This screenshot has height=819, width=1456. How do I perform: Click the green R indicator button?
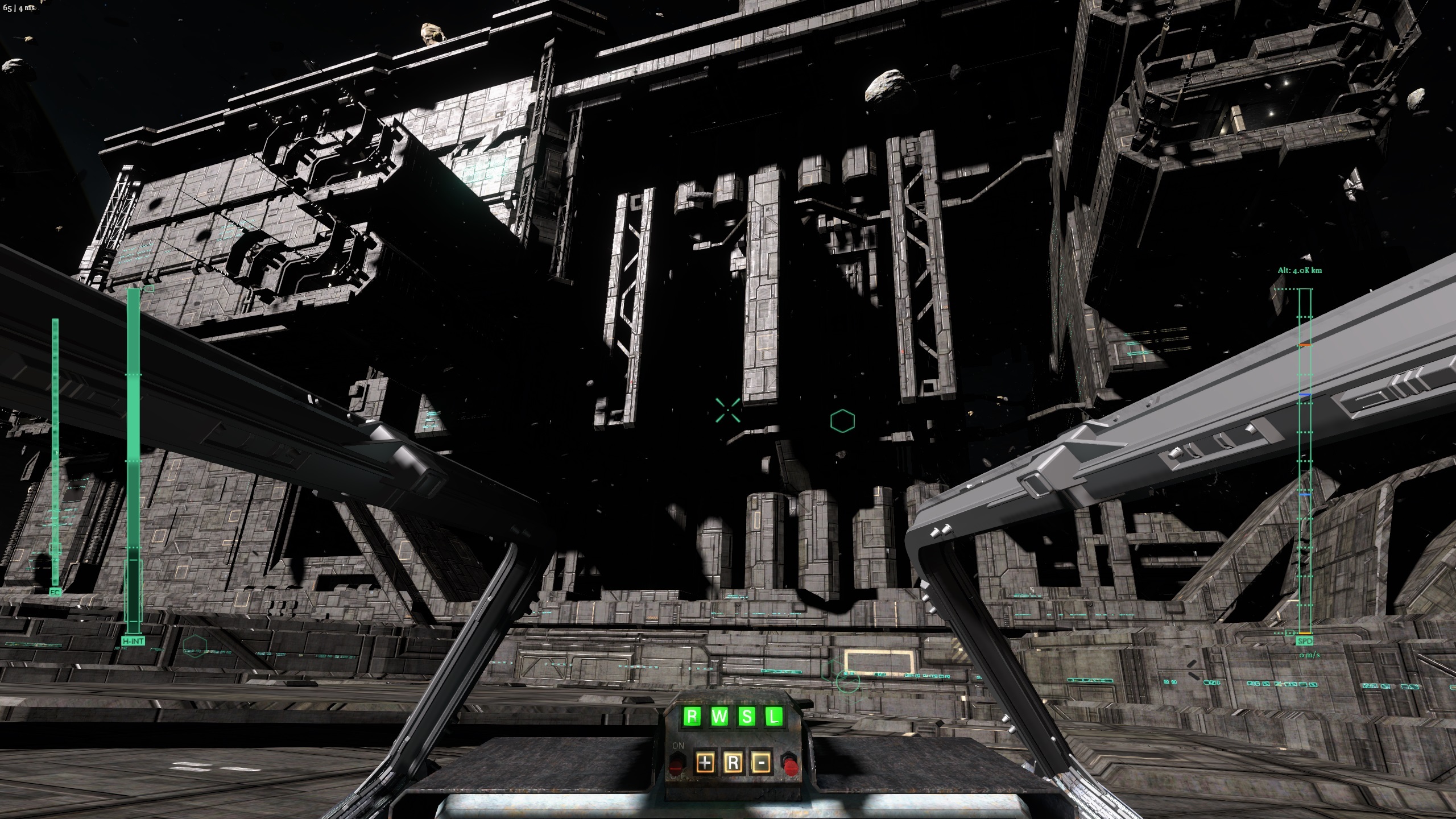[x=692, y=715]
